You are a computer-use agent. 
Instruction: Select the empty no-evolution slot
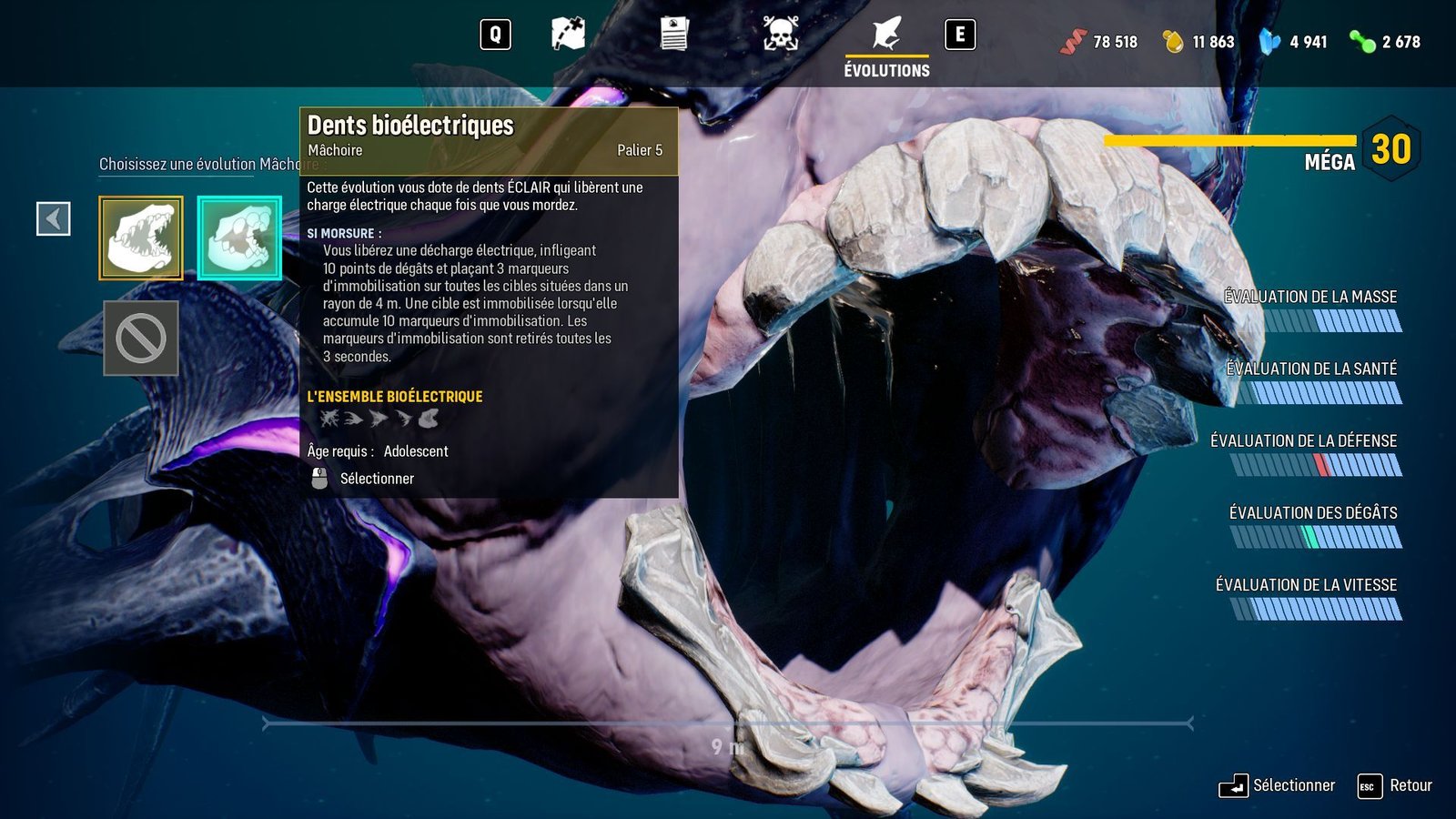[141, 338]
